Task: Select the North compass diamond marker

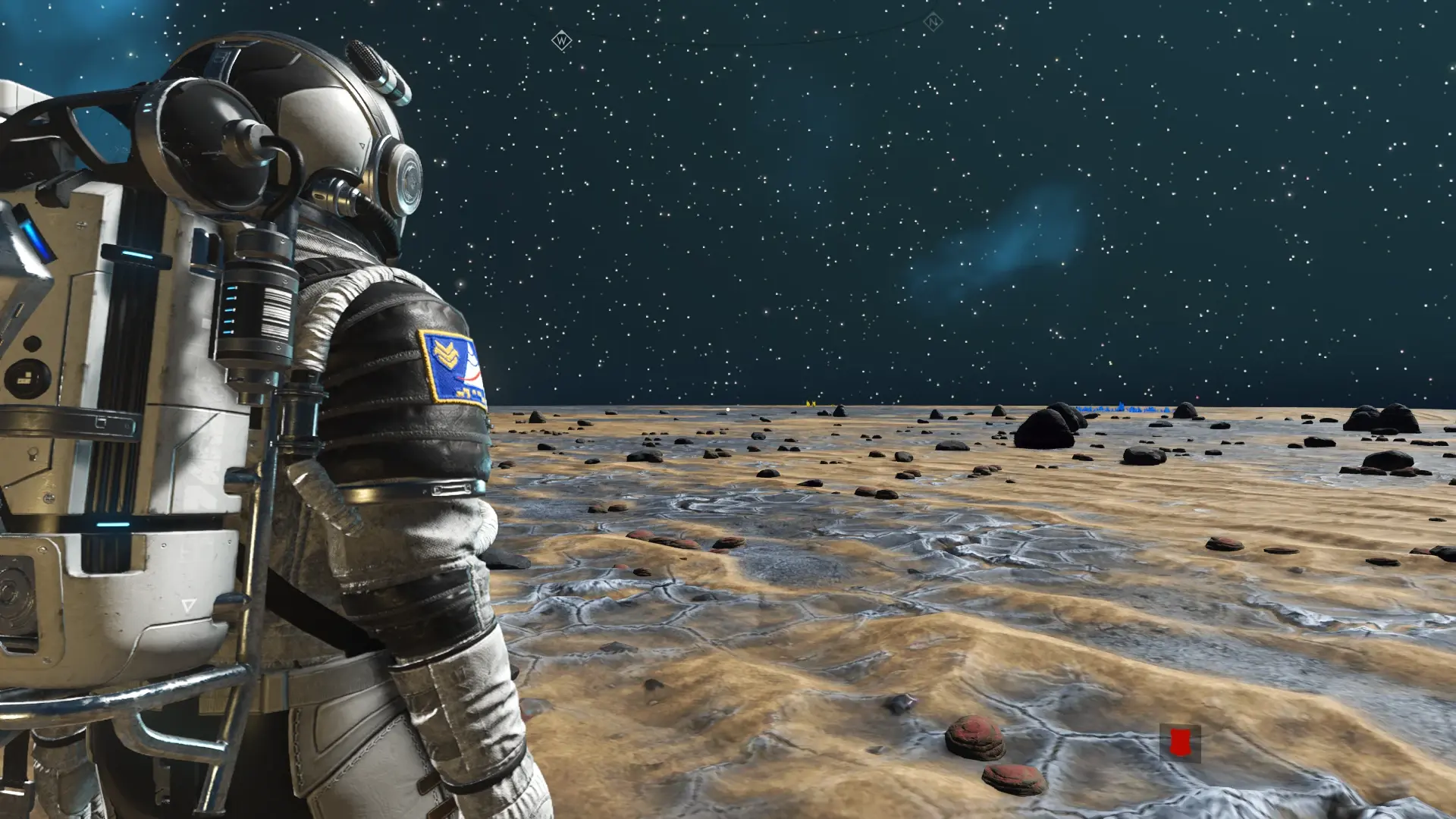Action: (932, 23)
